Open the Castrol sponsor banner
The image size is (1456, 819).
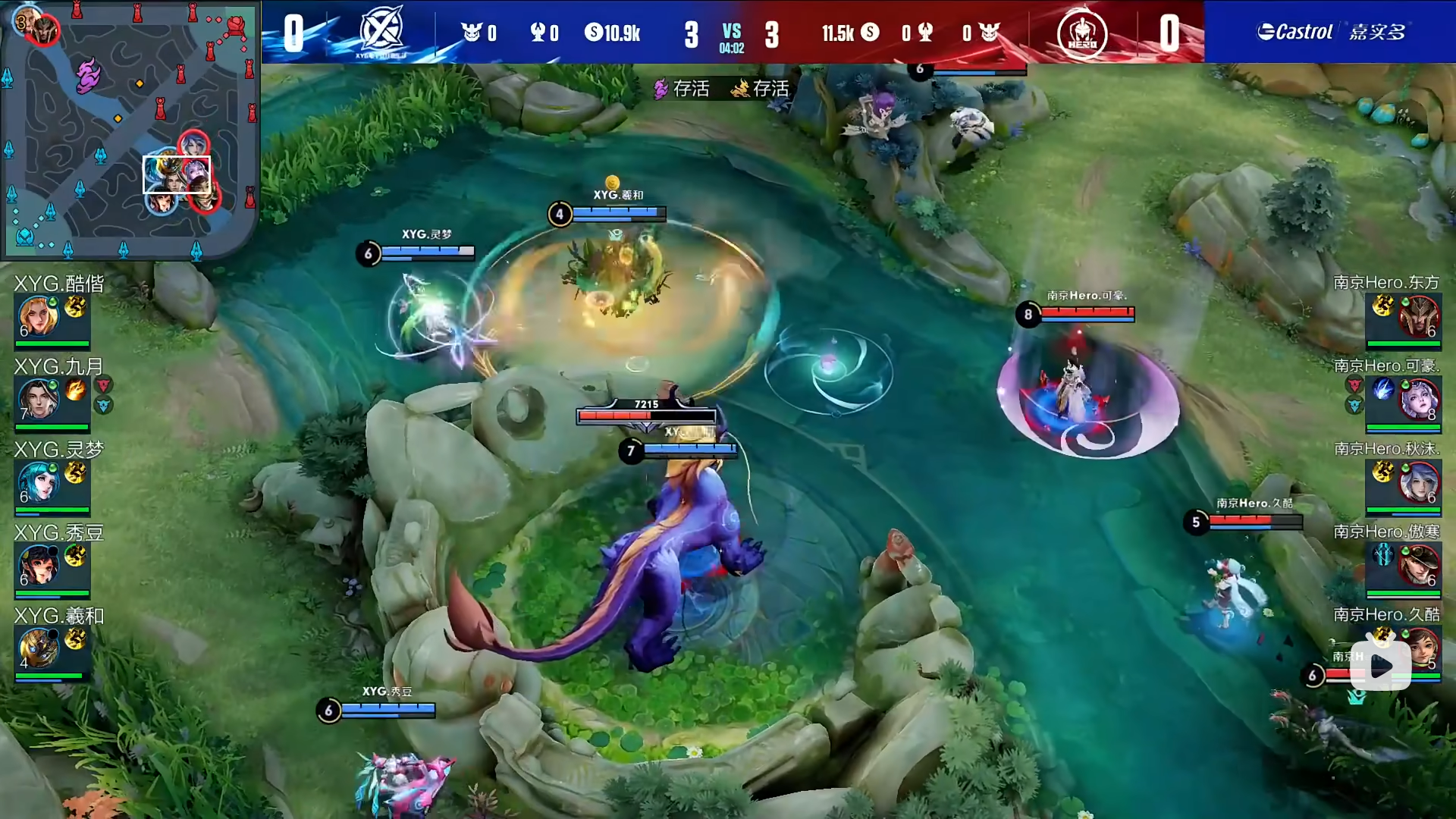tap(1330, 32)
